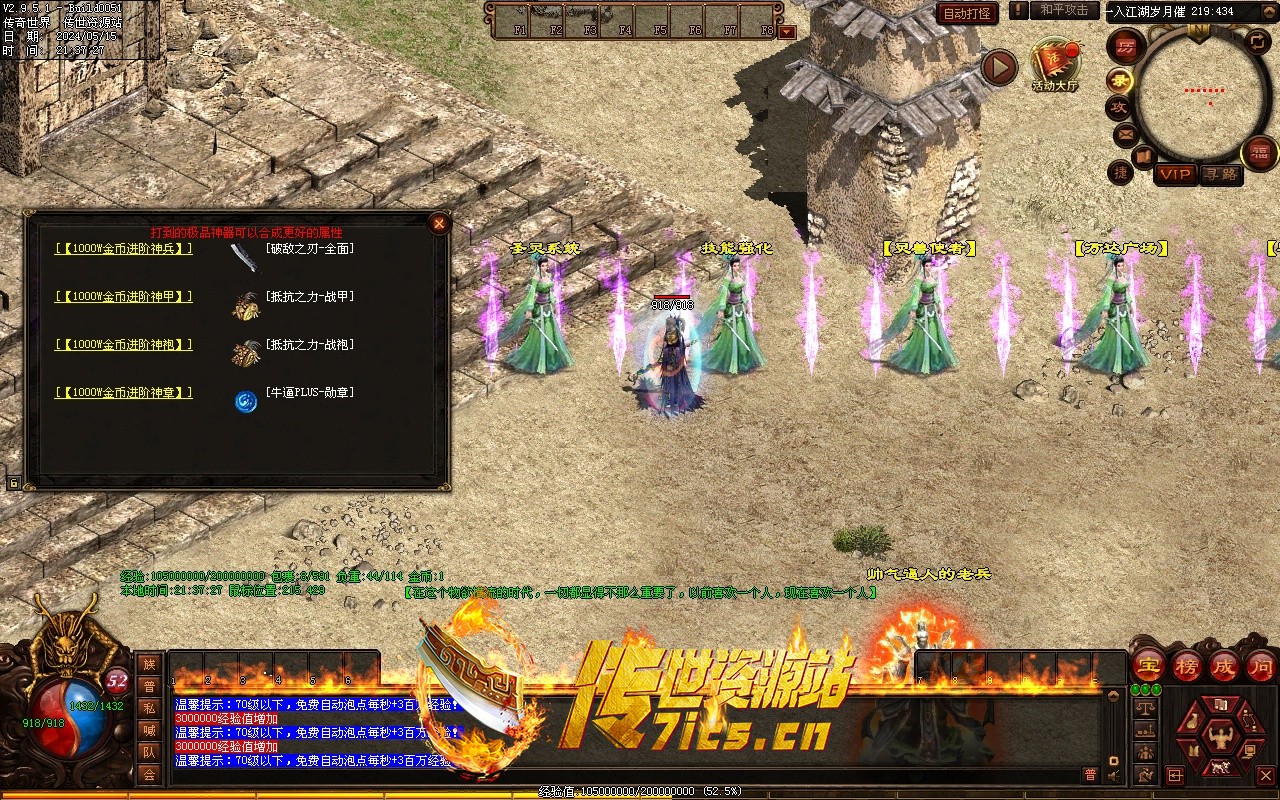Open the mail envelope icon
Viewport: 1280px width, 800px height.
pyautogui.click(x=1125, y=134)
